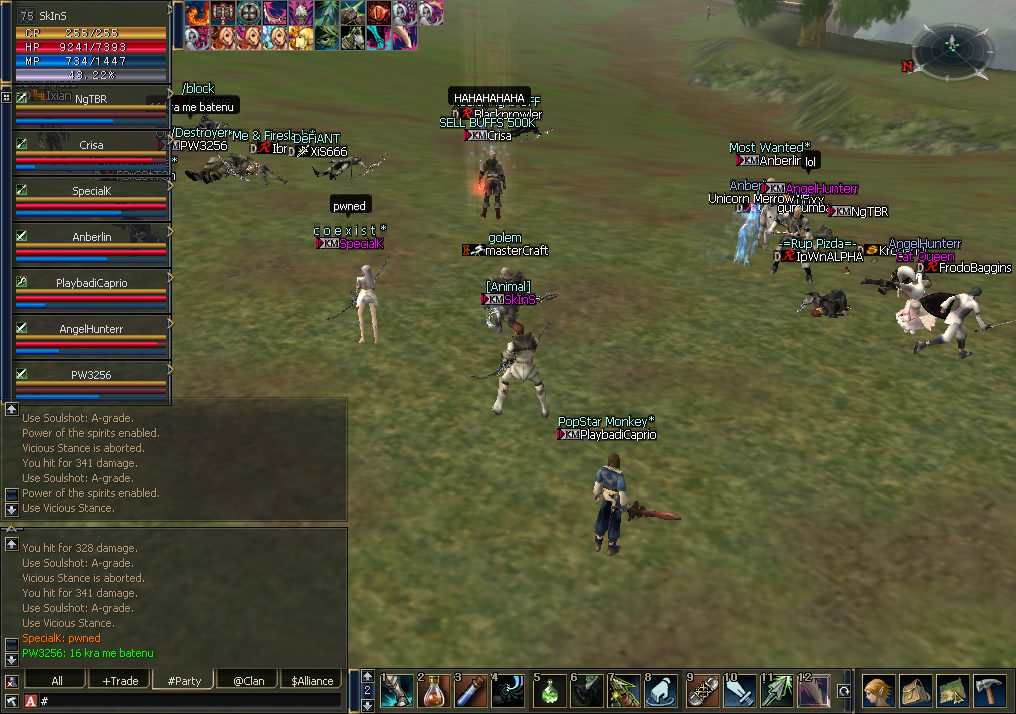Open the character face menu icon
Screen dimensions: 1016x714
tap(879, 692)
